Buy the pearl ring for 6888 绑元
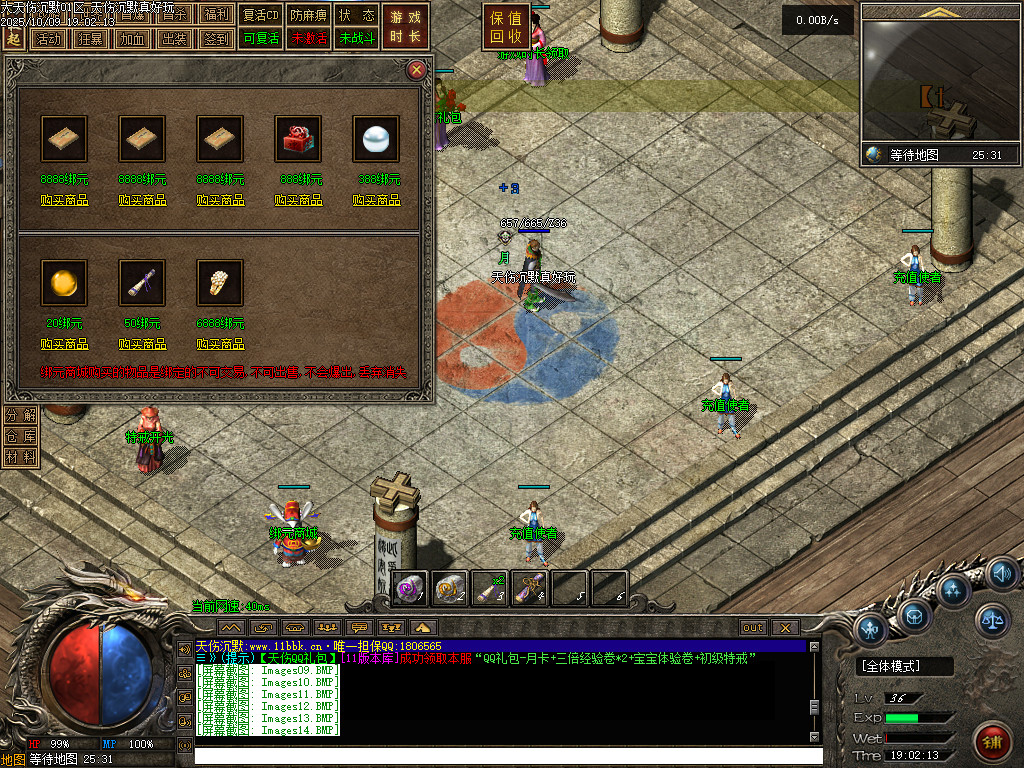The height and width of the screenshot is (768, 1024). 221,344
